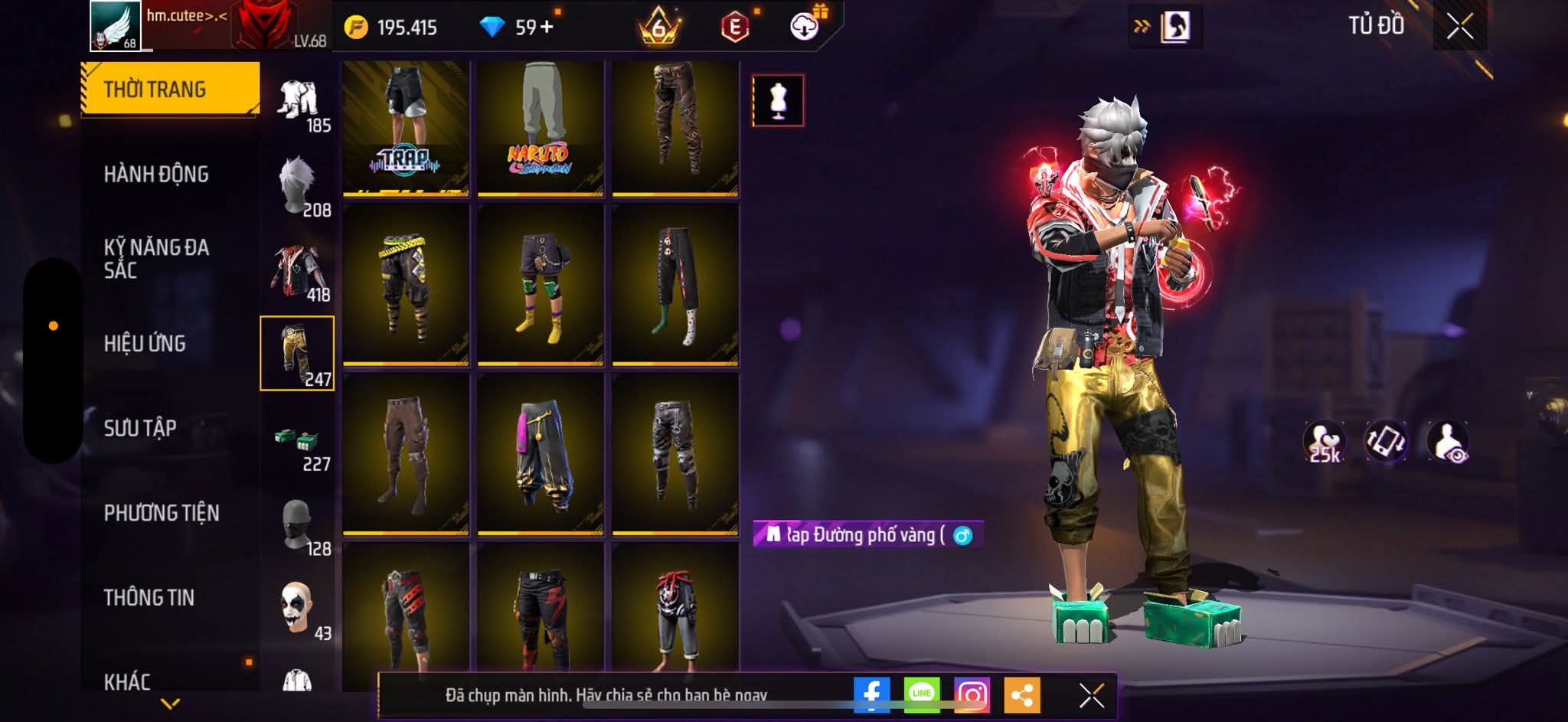Close the wardrobe with the top-right X
Viewport: 1568px width, 722px height.
[1459, 27]
